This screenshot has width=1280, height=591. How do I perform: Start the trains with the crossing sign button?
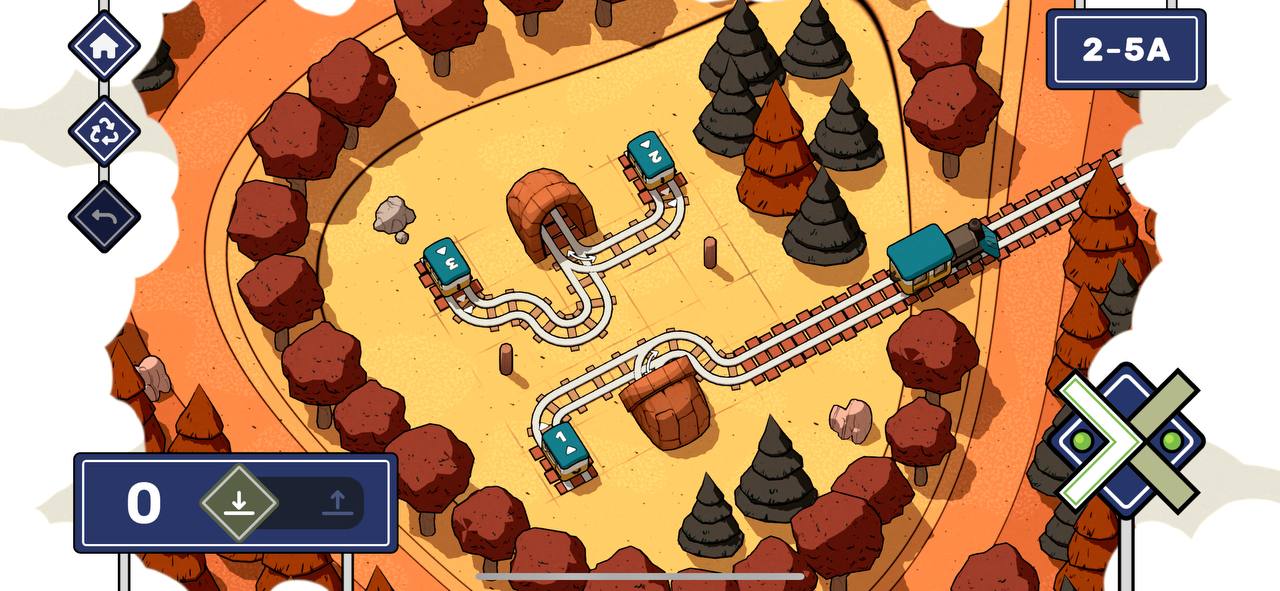click(1127, 440)
